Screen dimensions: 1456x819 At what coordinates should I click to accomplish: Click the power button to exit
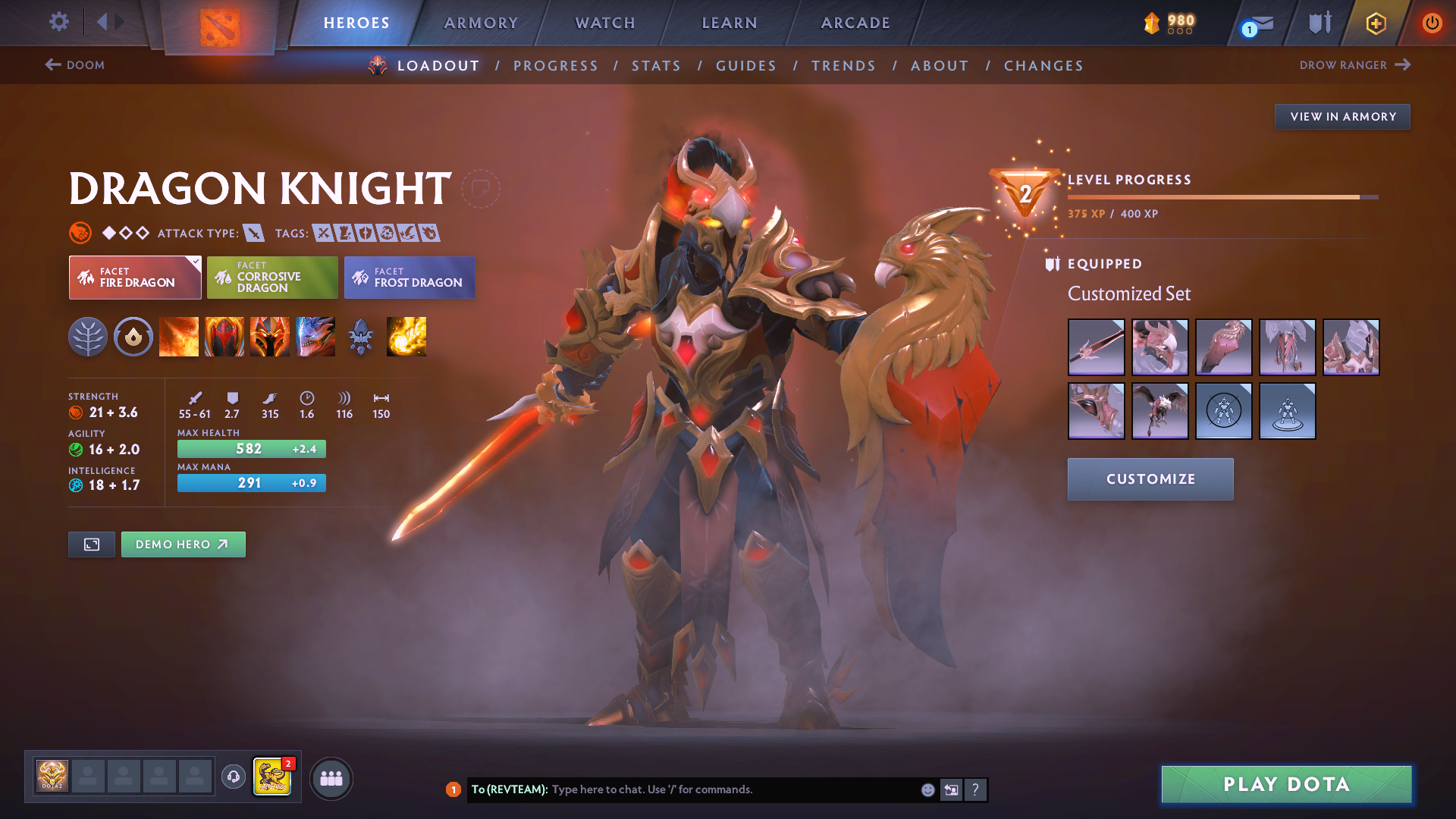point(1432,23)
